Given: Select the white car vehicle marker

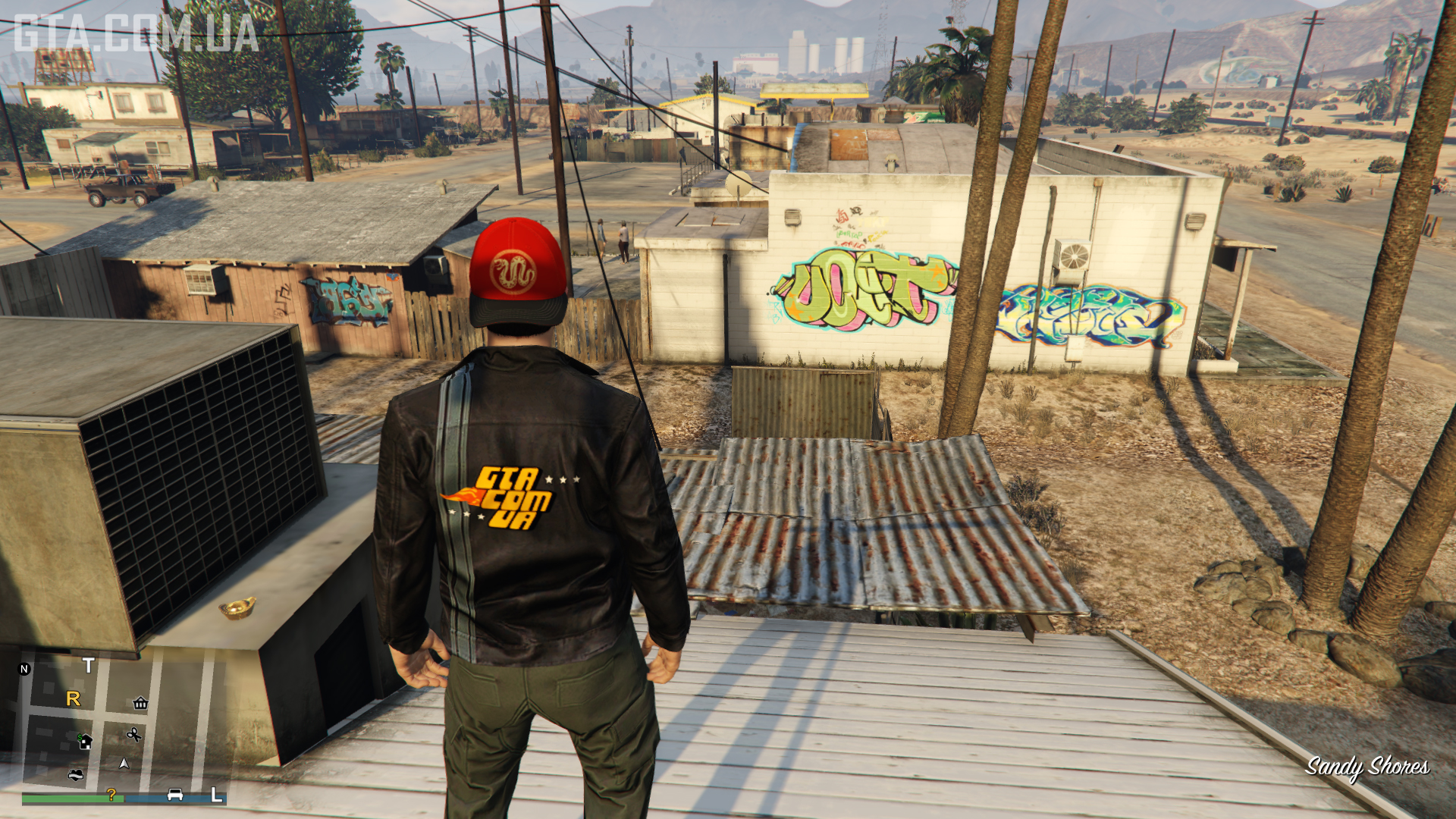Looking at the screenshot, I should tap(175, 794).
